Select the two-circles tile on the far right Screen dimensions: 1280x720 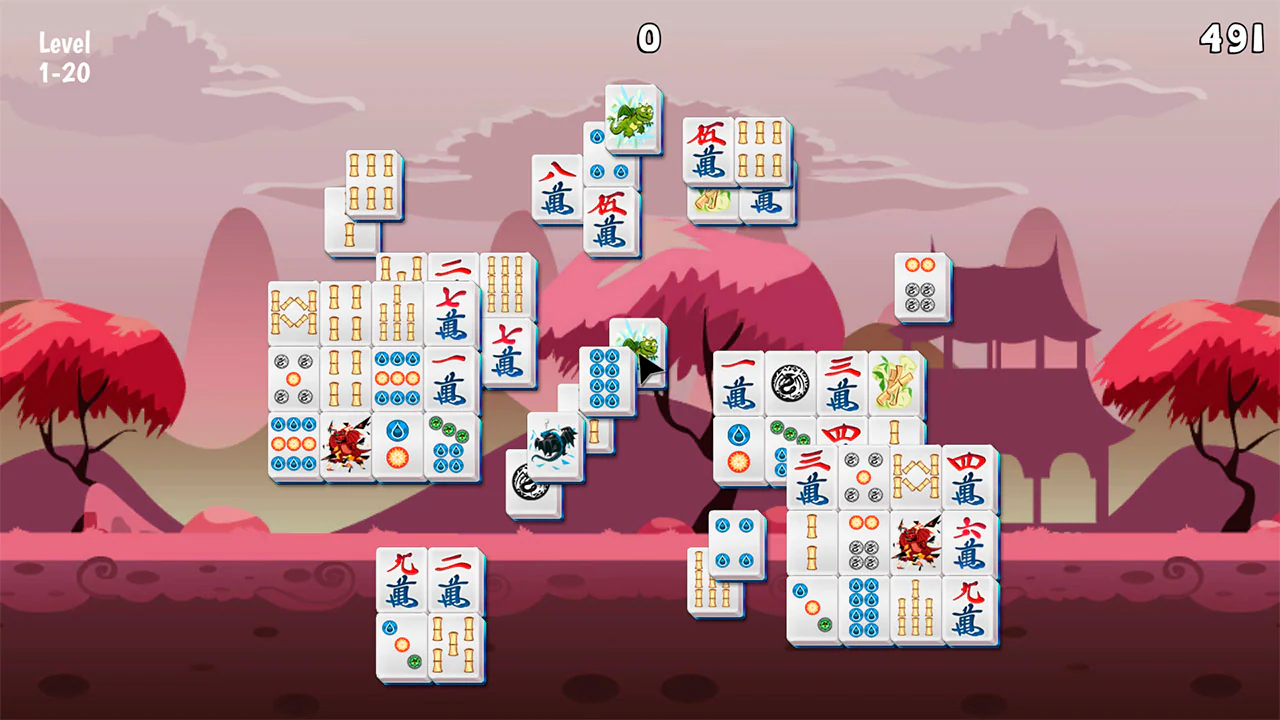[x=921, y=286]
